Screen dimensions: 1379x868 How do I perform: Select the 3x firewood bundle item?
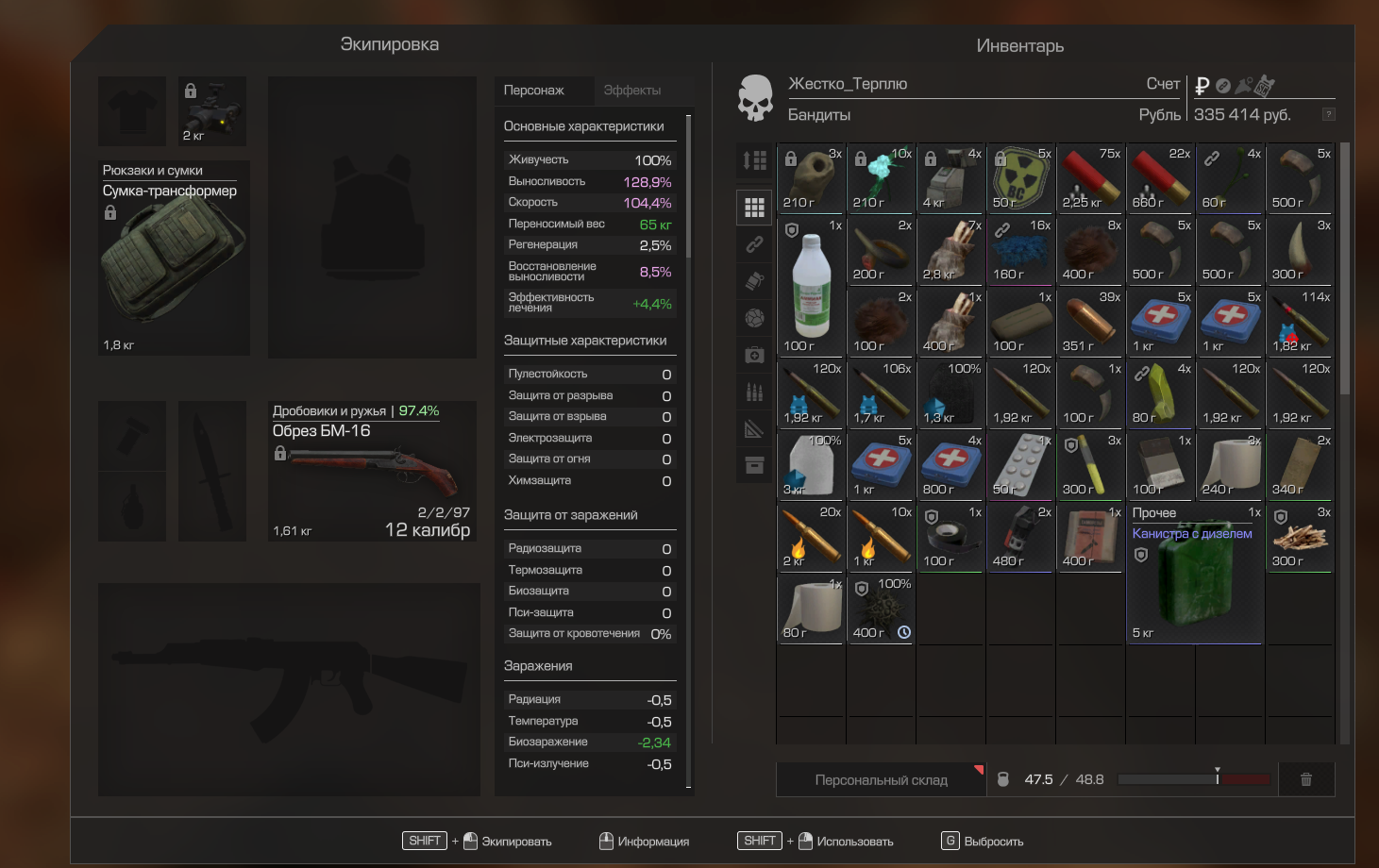1300,538
